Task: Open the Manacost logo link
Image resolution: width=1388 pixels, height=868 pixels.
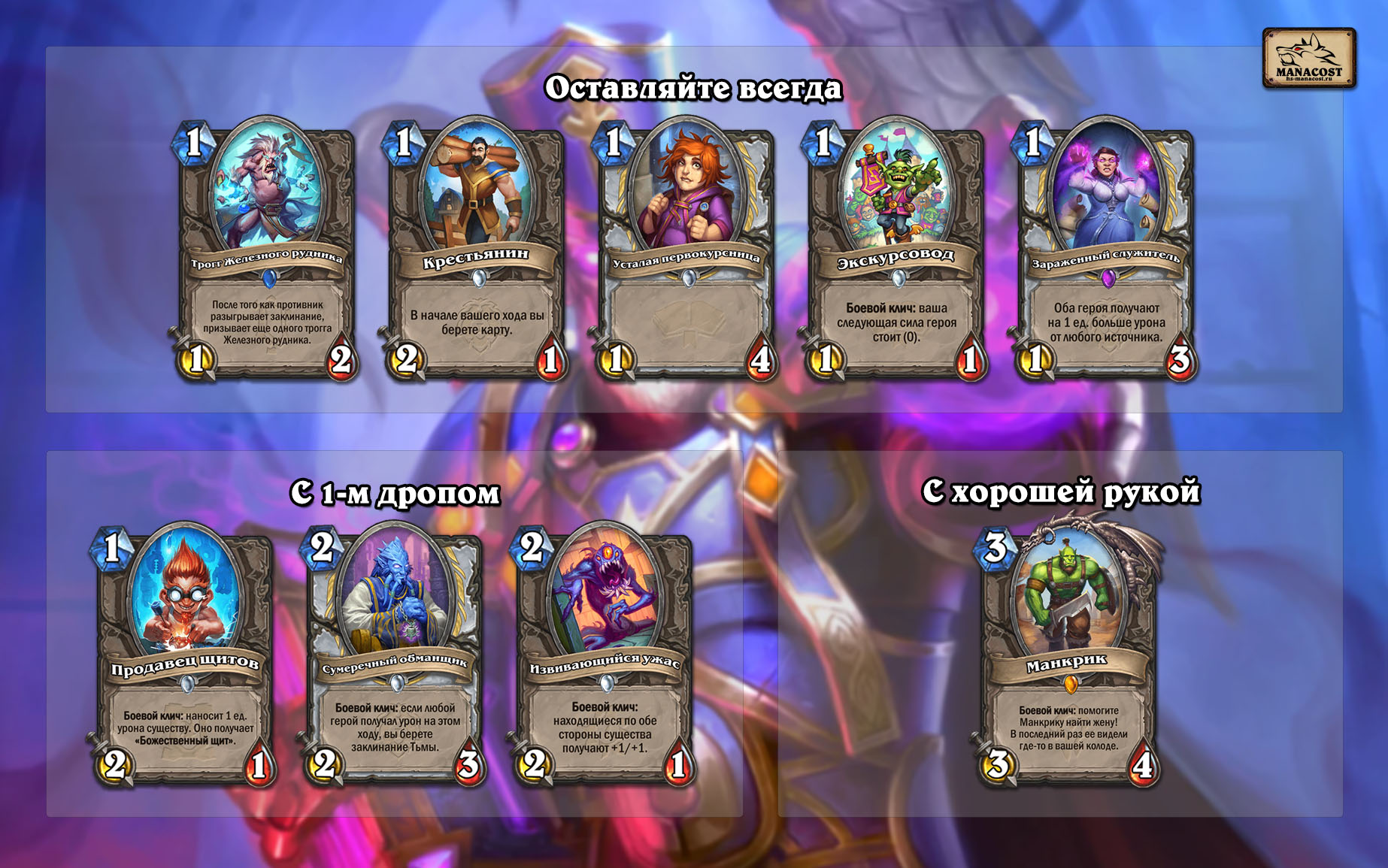Action: pos(1308,59)
